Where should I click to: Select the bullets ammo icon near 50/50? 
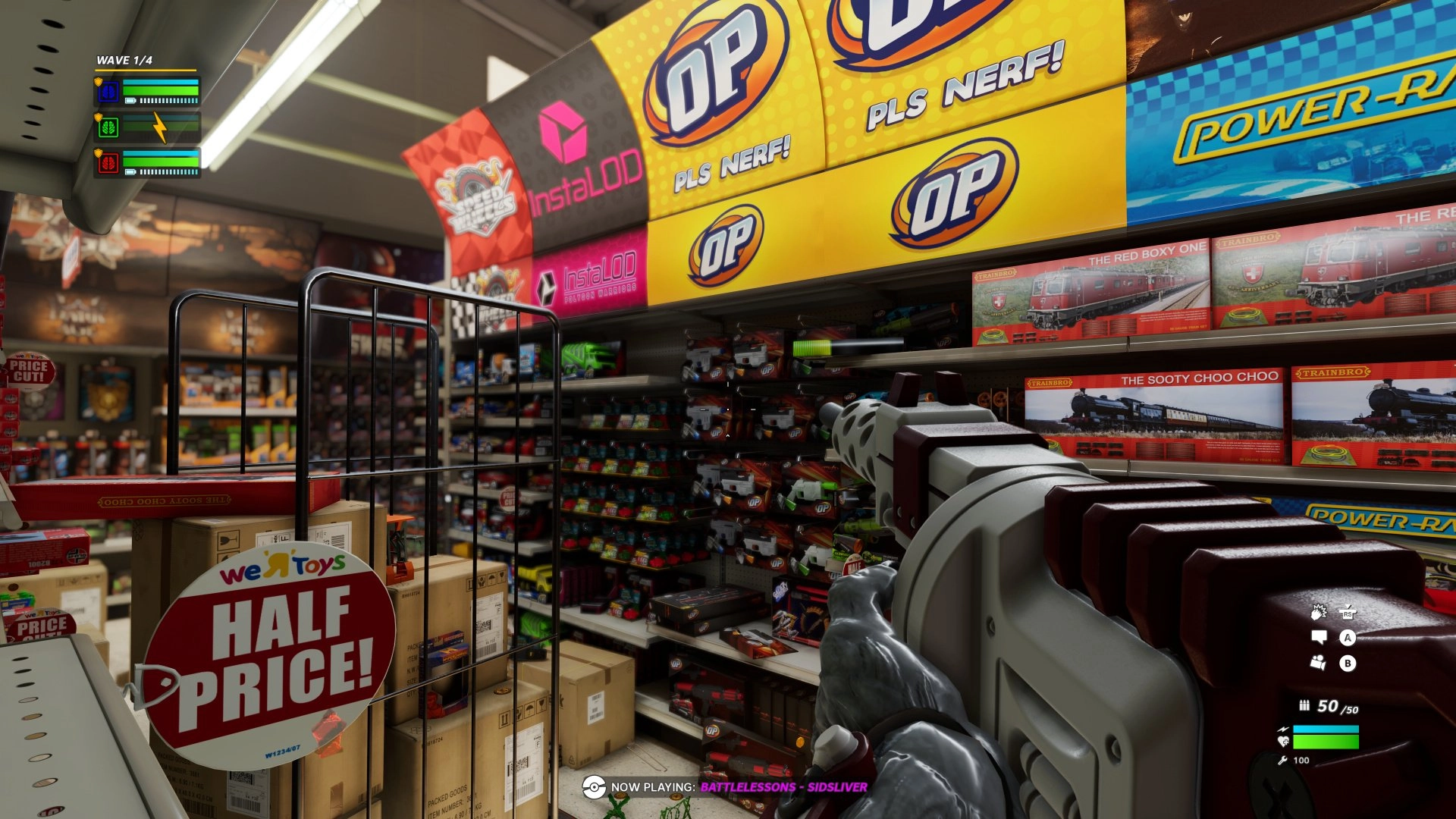coord(1304,706)
